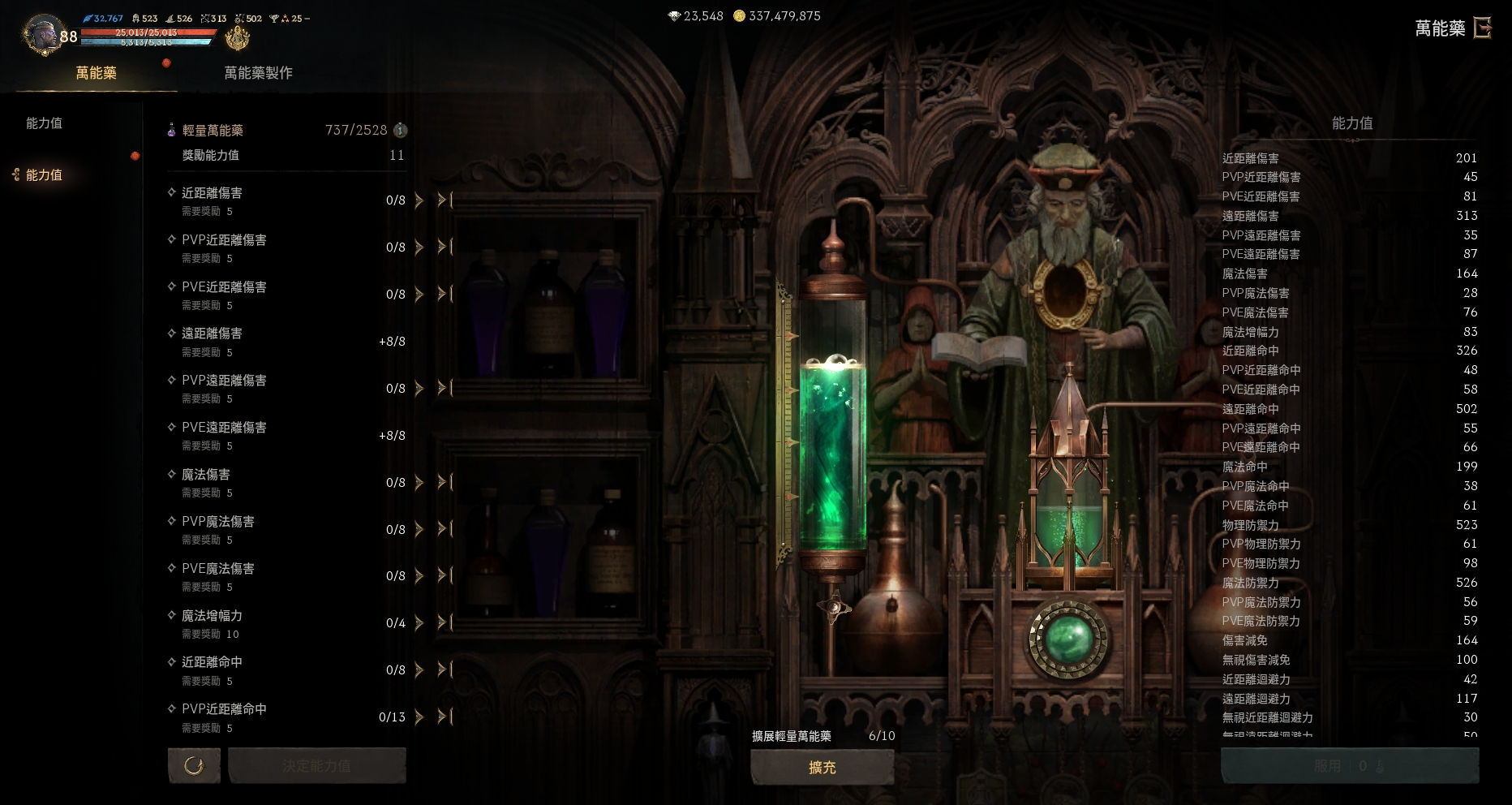1512x805 pixels.
Task: Raise 魔法傷害 by one point
Action: [419, 482]
